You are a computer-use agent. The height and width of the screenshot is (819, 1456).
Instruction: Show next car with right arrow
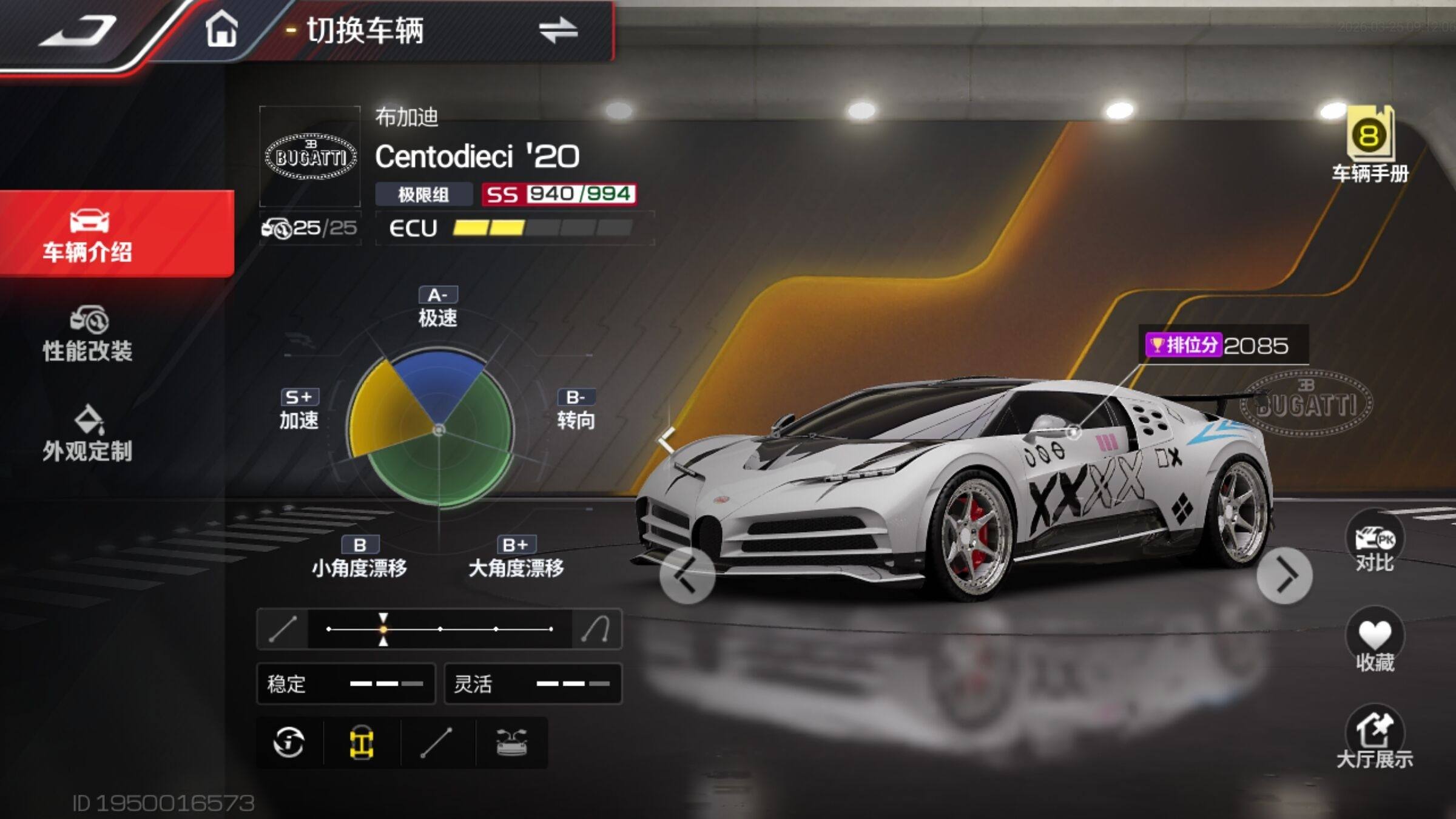click(1284, 575)
